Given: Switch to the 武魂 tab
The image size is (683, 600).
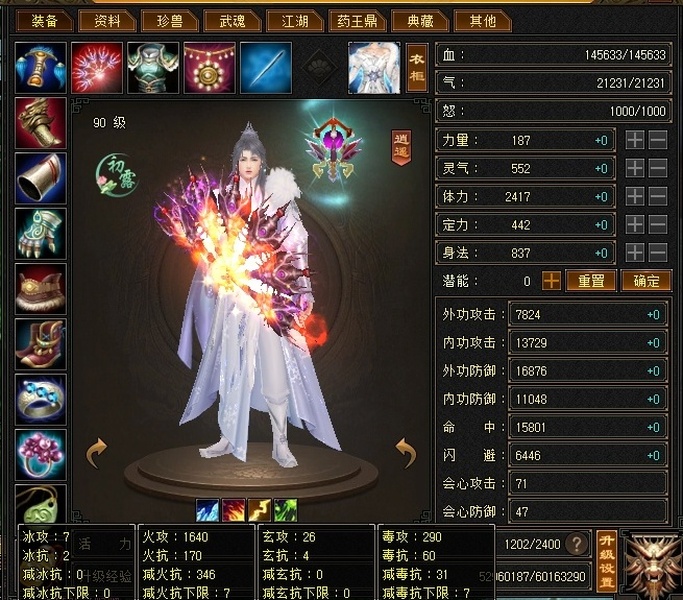Looking at the screenshot, I should point(232,20).
